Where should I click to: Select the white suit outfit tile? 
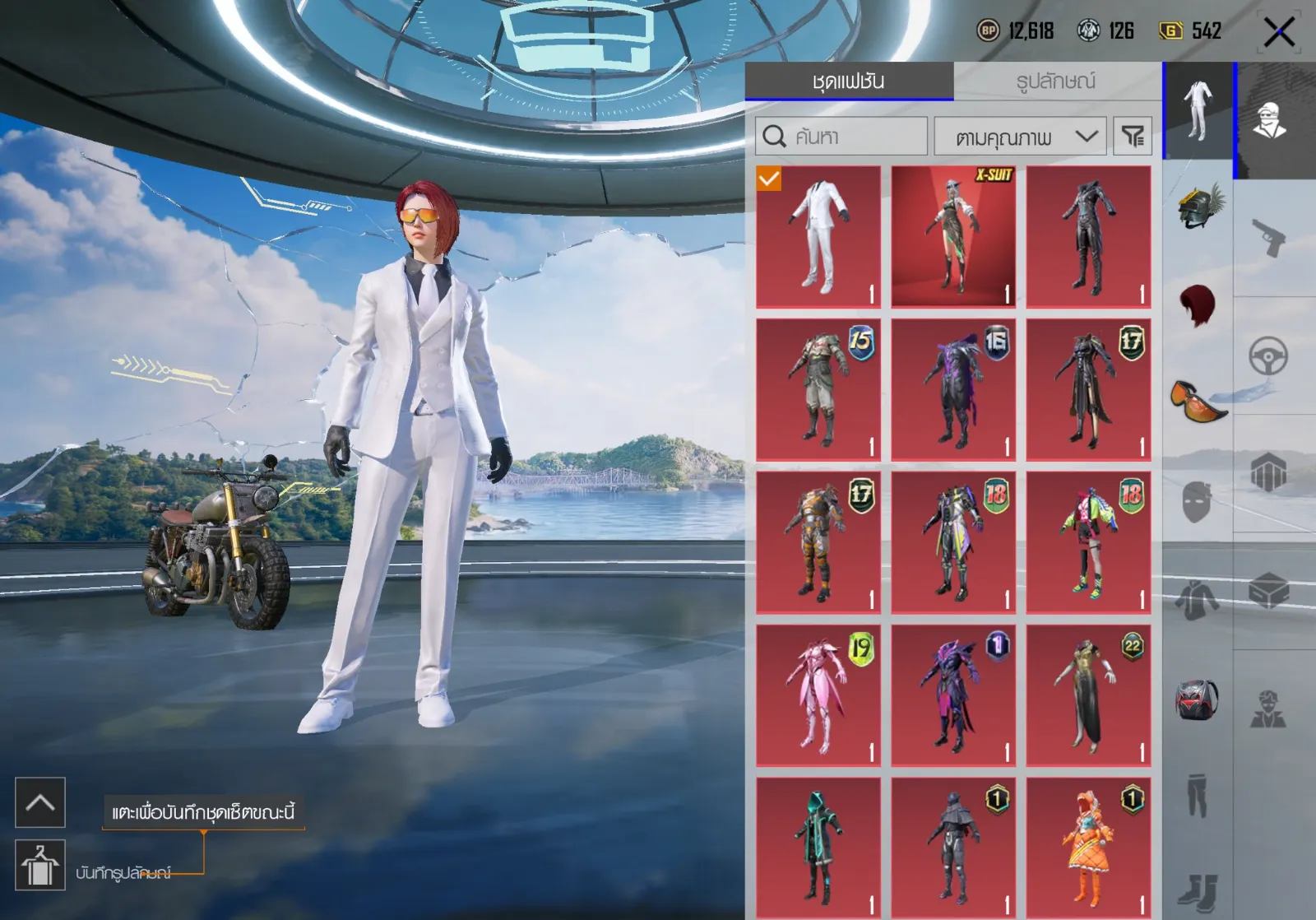click(818, 237)
